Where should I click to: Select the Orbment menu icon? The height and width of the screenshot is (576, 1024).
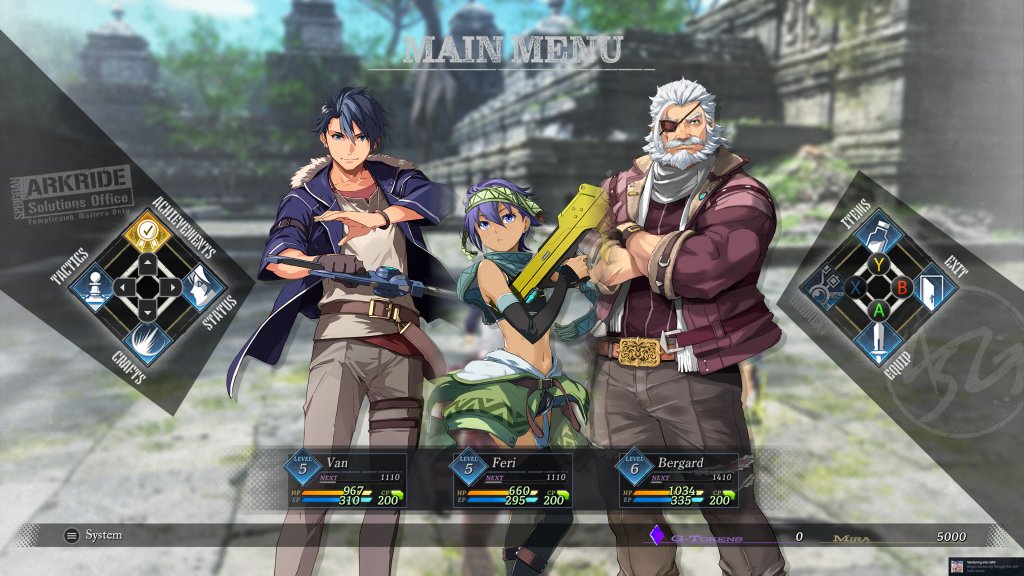(x=826, y=286)
